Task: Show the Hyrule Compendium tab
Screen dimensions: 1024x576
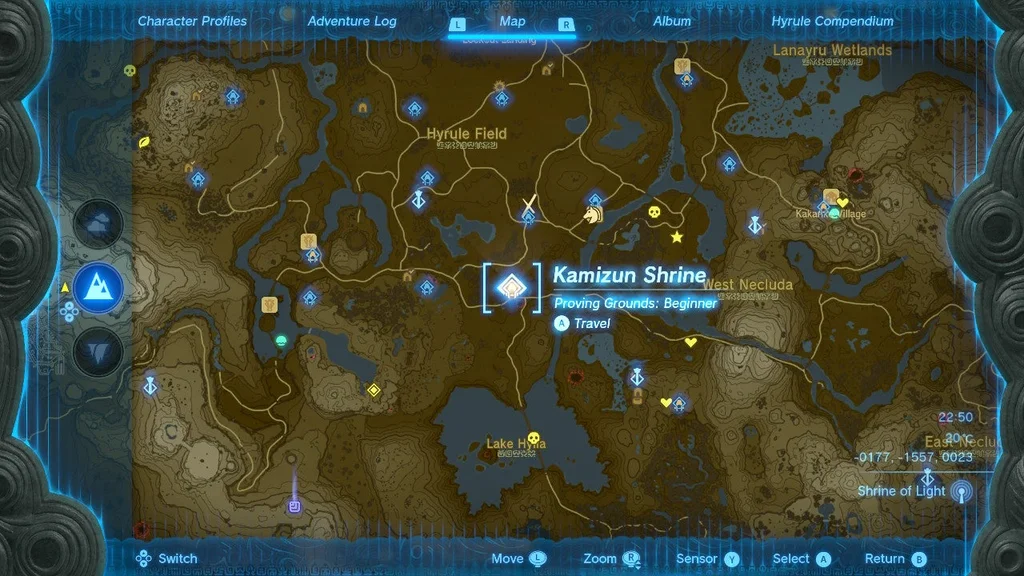Action: 832,21
